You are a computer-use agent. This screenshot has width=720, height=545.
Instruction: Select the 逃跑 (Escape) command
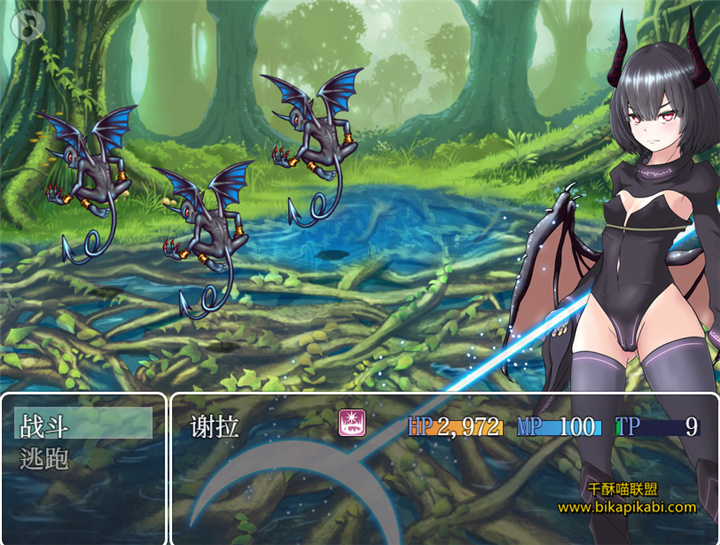point(45,459)
